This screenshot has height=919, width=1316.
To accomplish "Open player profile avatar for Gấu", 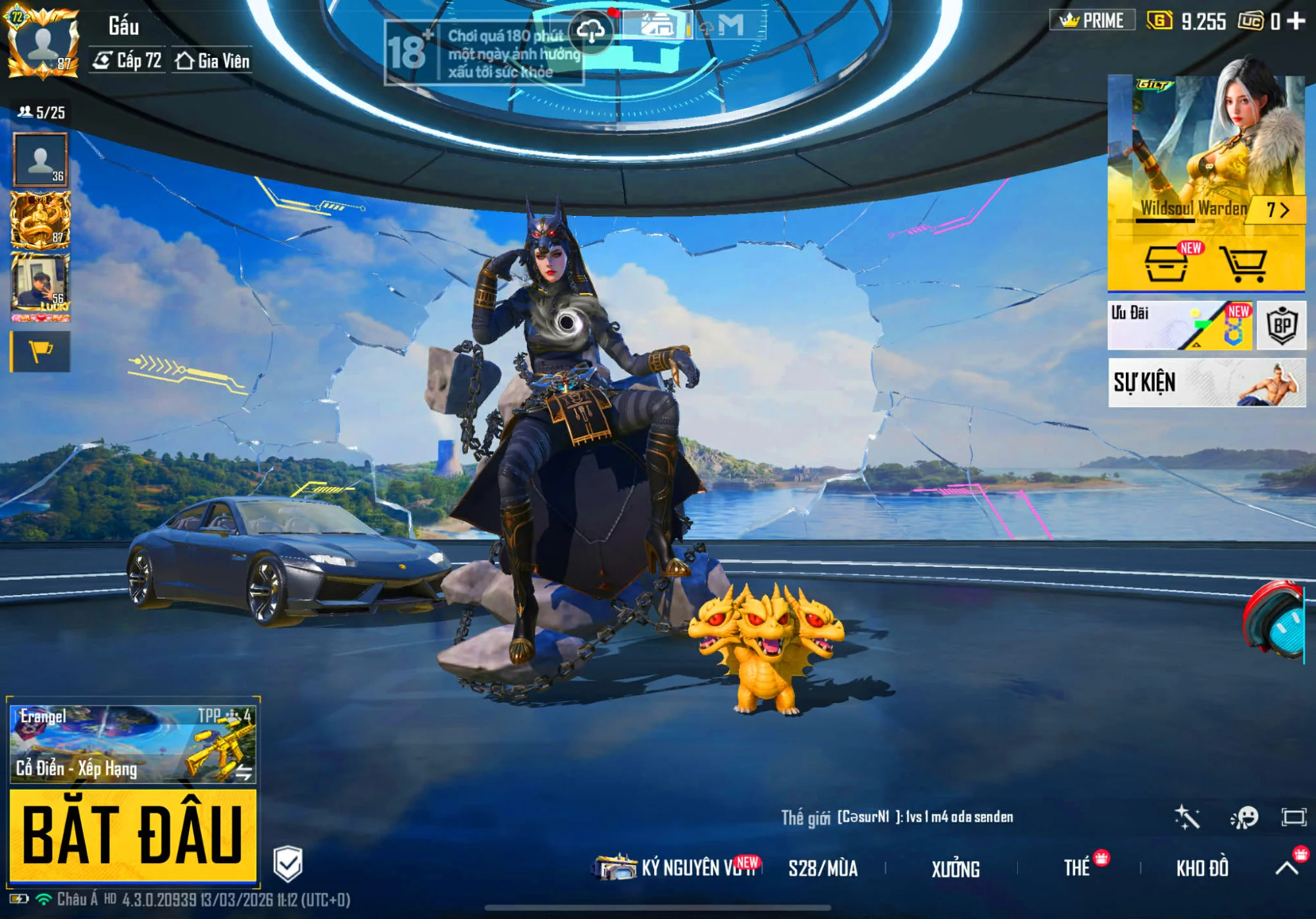I will pos(43,43).
